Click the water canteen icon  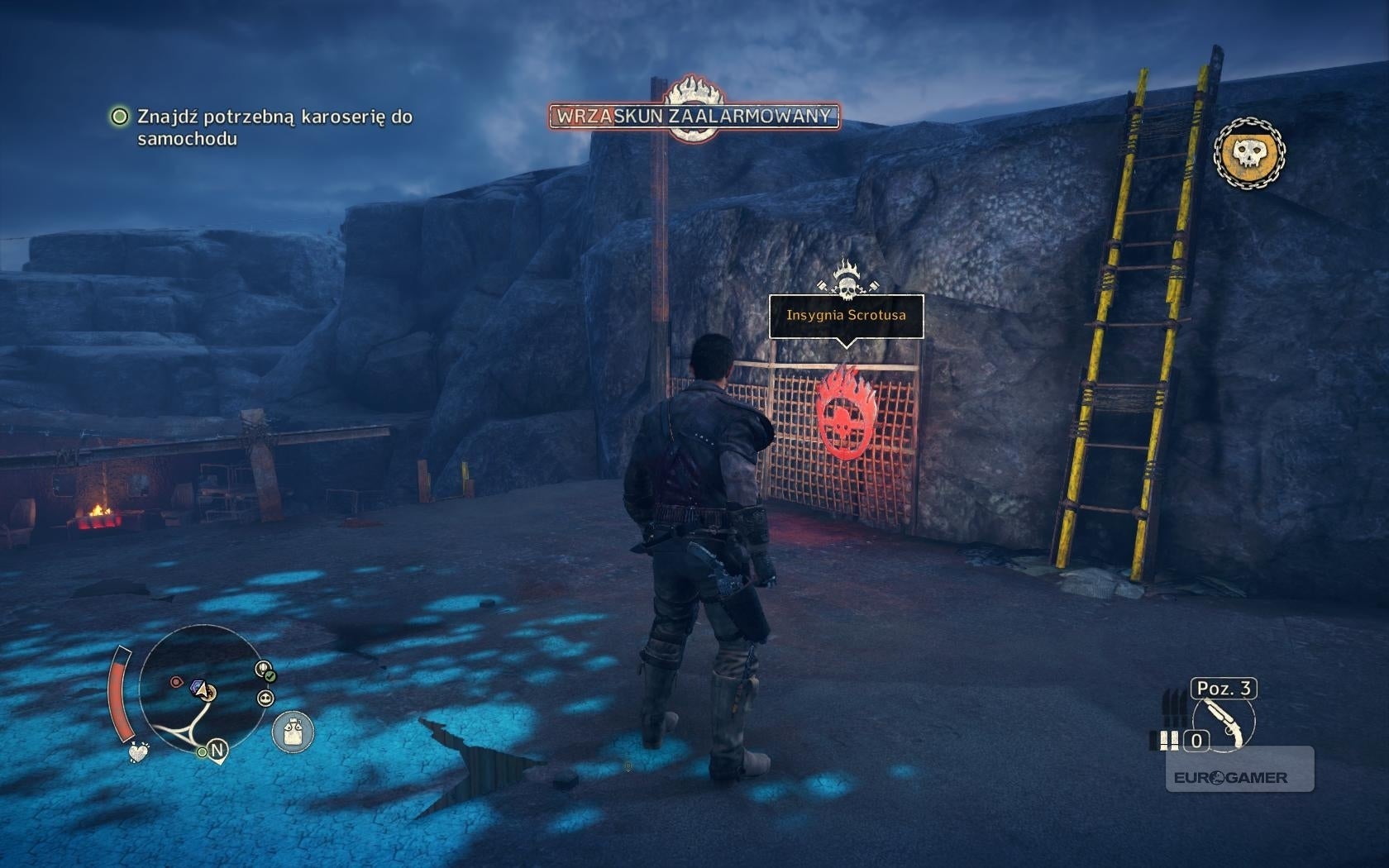[x=293, y=732]
